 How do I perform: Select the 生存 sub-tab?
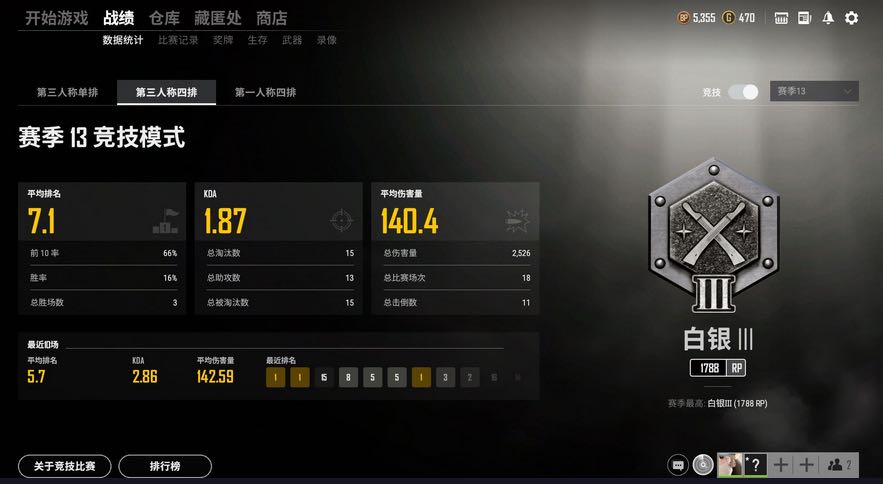point(257,41)
